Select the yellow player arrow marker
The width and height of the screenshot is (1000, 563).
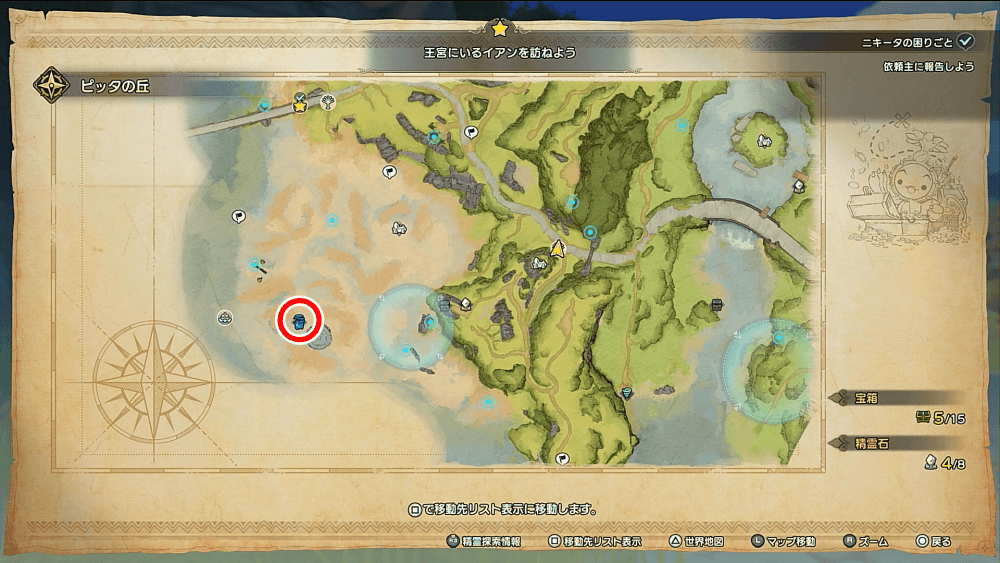click(558, 248)
